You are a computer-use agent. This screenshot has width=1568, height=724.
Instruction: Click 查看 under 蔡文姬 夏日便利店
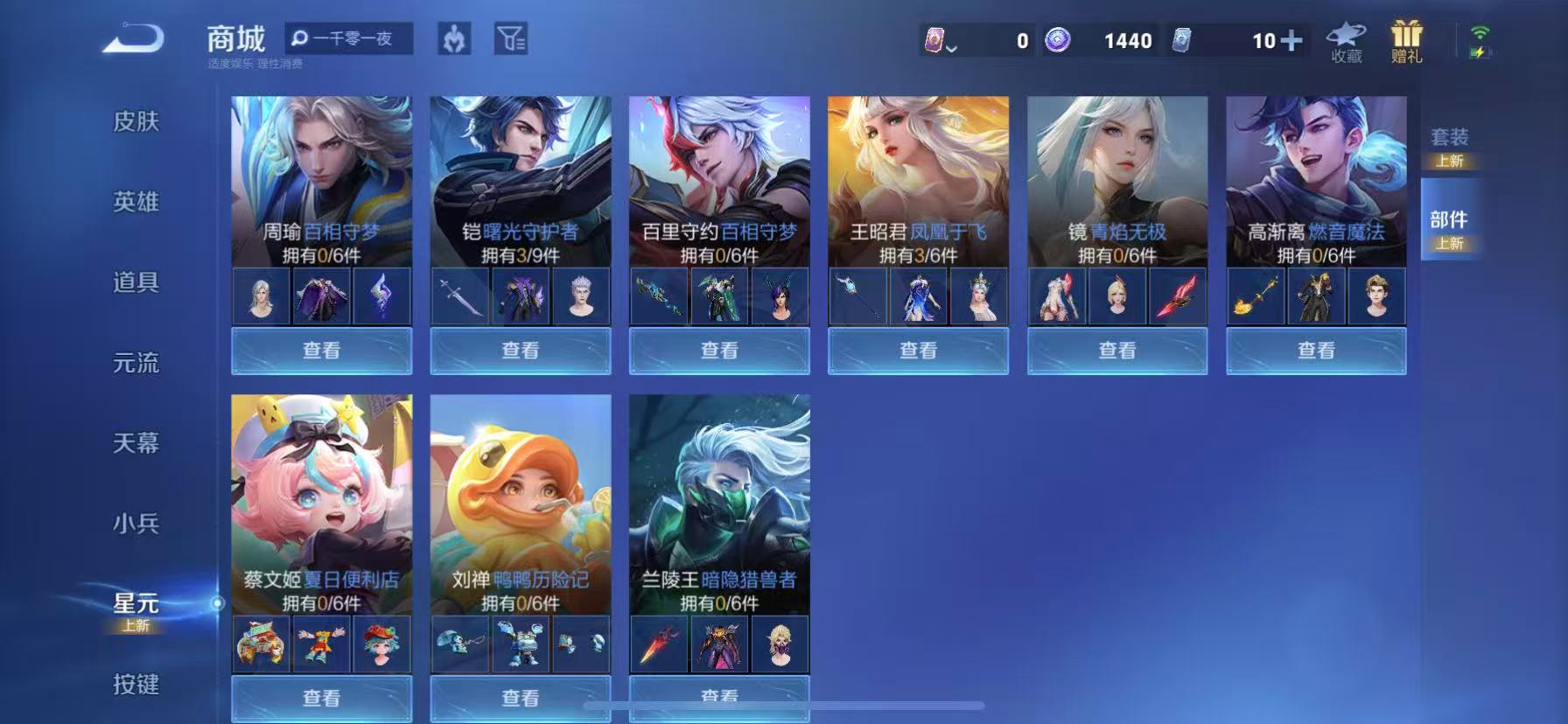(321, 698)
